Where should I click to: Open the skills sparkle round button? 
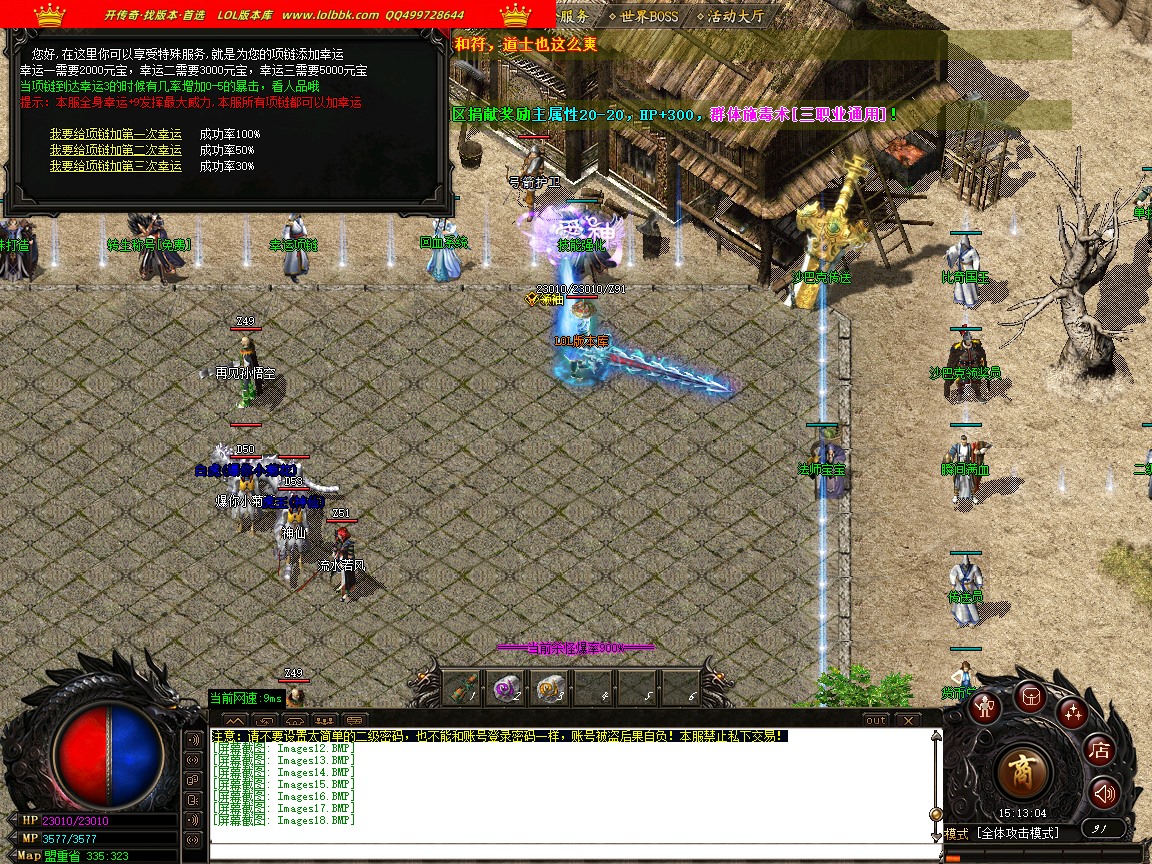(1073, 713)
